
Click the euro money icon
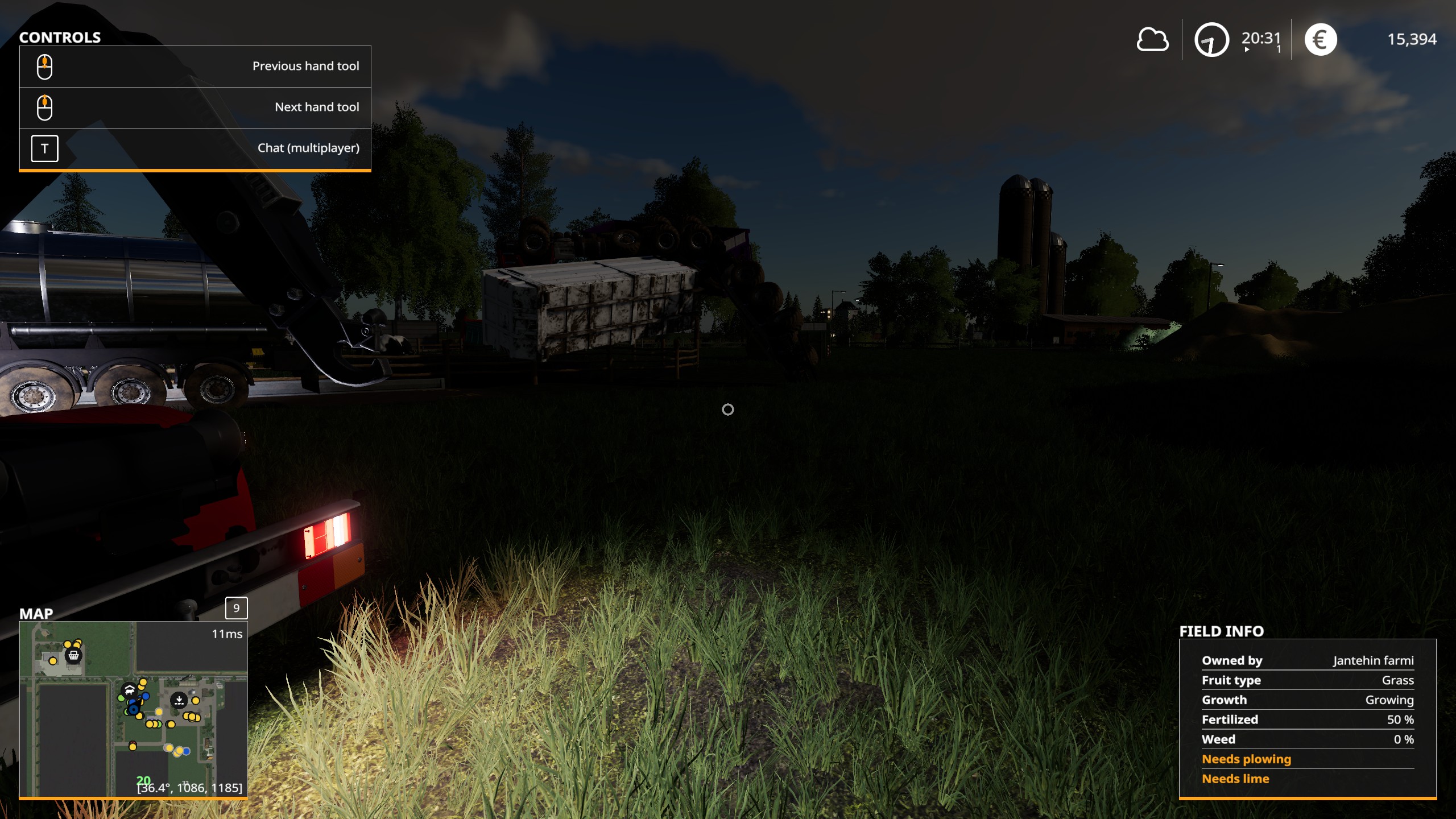pyautogui.click(x=1320, y=40)
